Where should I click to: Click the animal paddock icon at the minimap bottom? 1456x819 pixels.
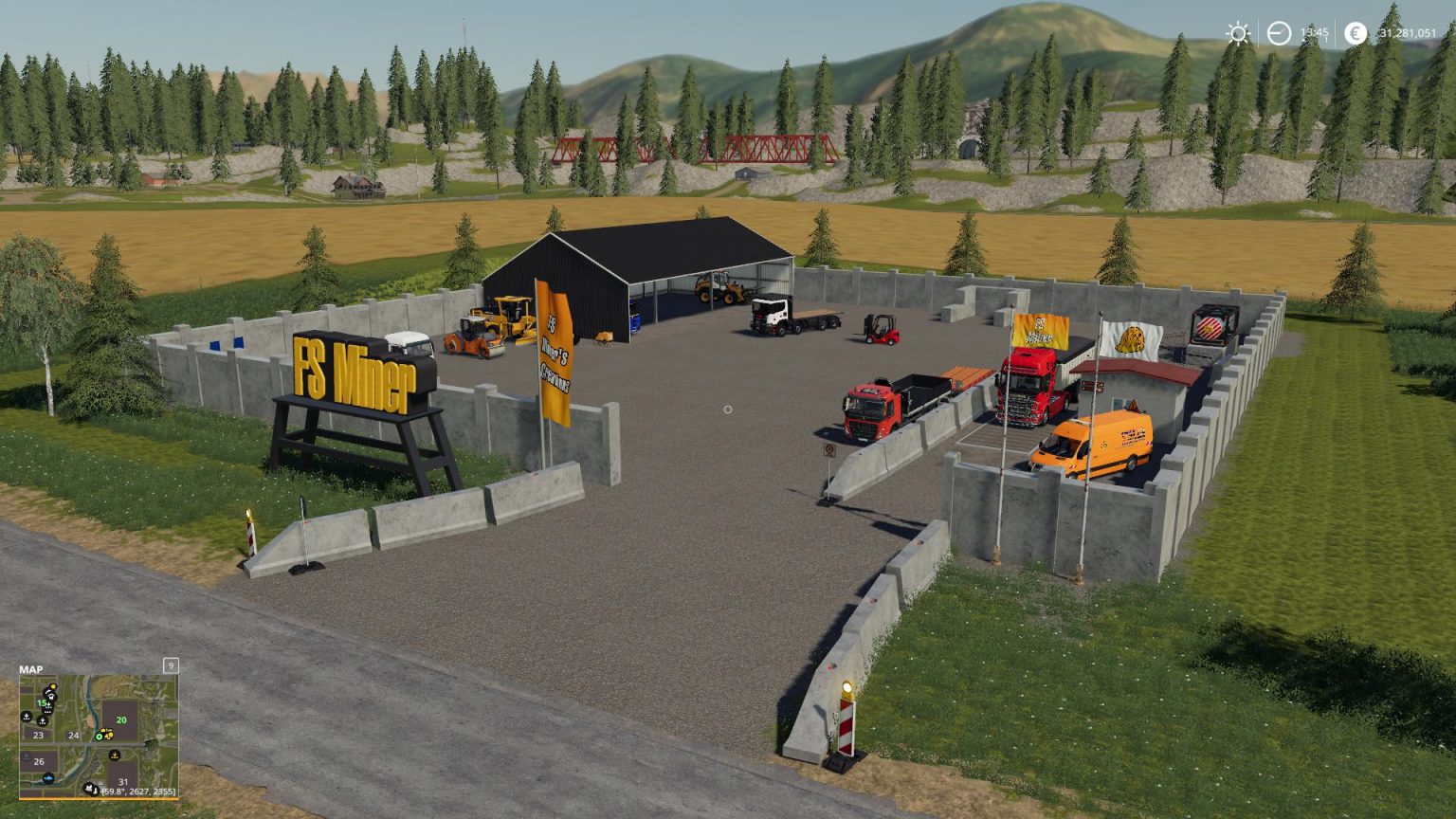click(x=90, y=787)
